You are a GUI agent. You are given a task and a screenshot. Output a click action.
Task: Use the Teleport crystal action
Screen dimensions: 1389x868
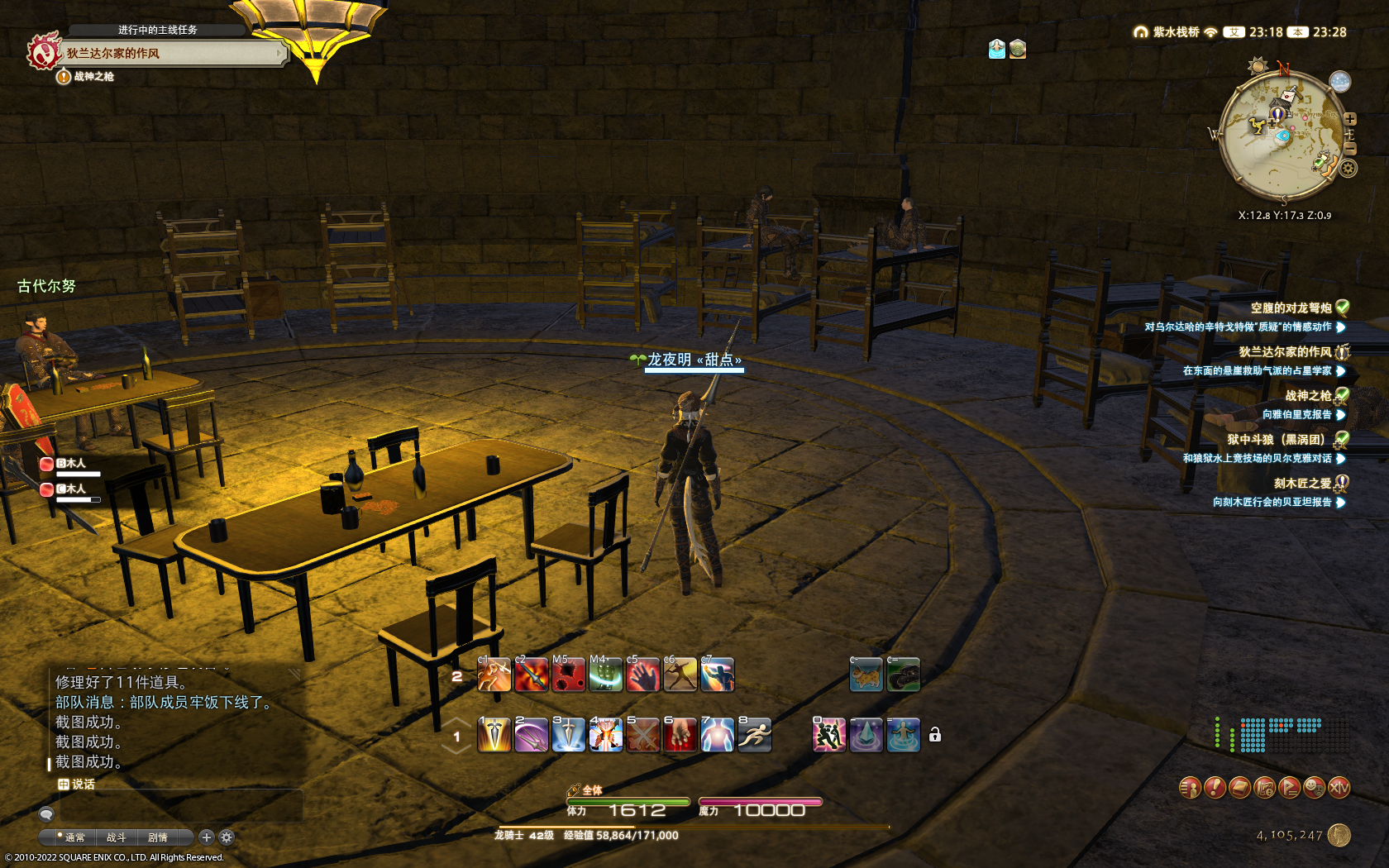866,735
